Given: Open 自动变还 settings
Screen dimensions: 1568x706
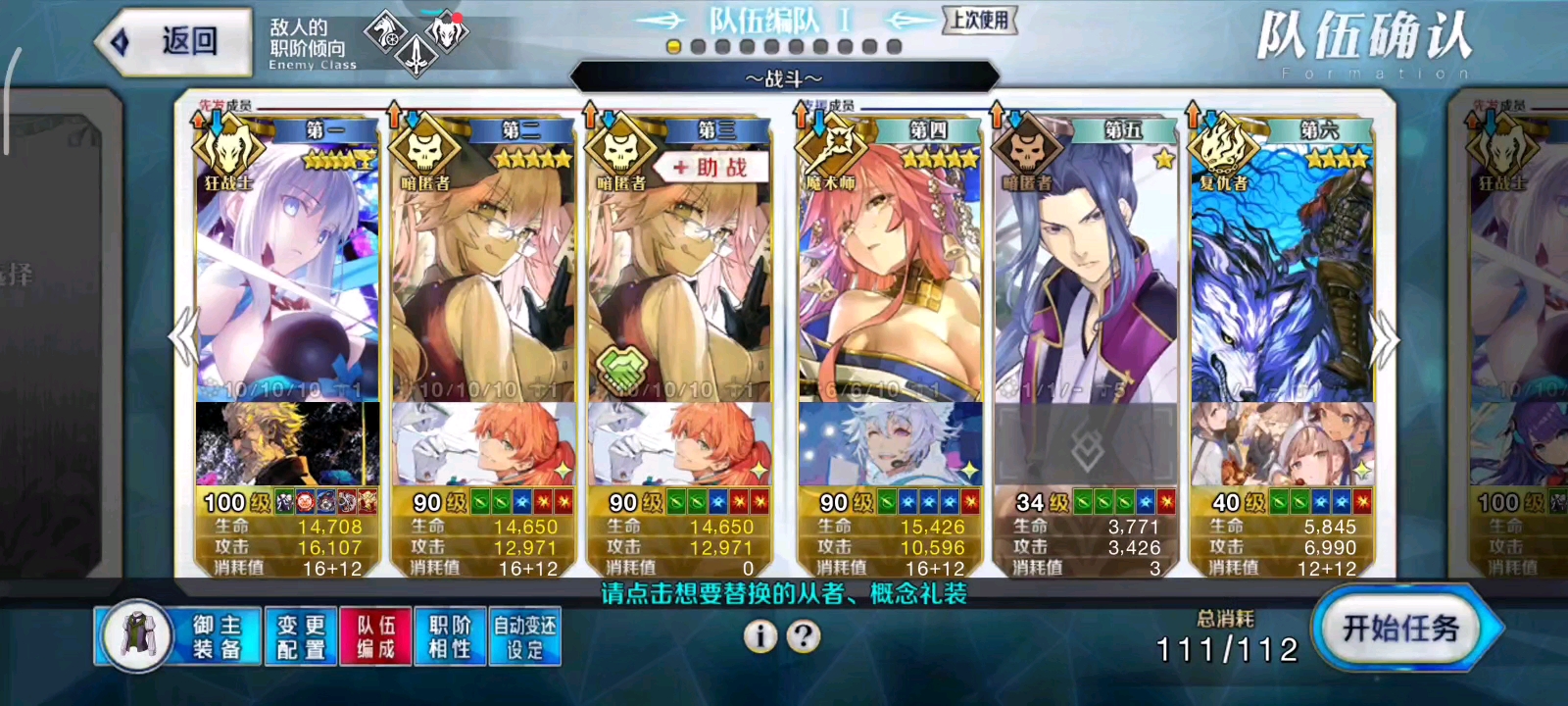Looking at the screenshot, I should click(524, 636).
